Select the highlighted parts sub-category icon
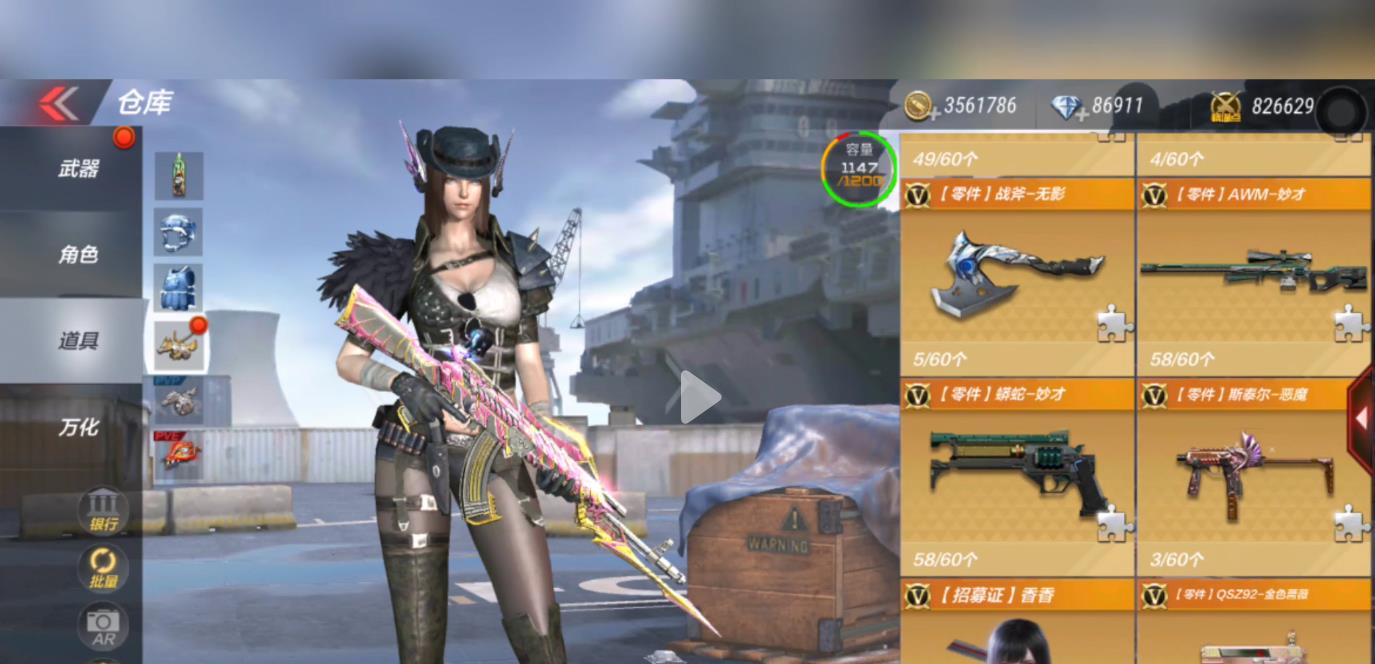1375x664 pixels. (x=179, y=345)
